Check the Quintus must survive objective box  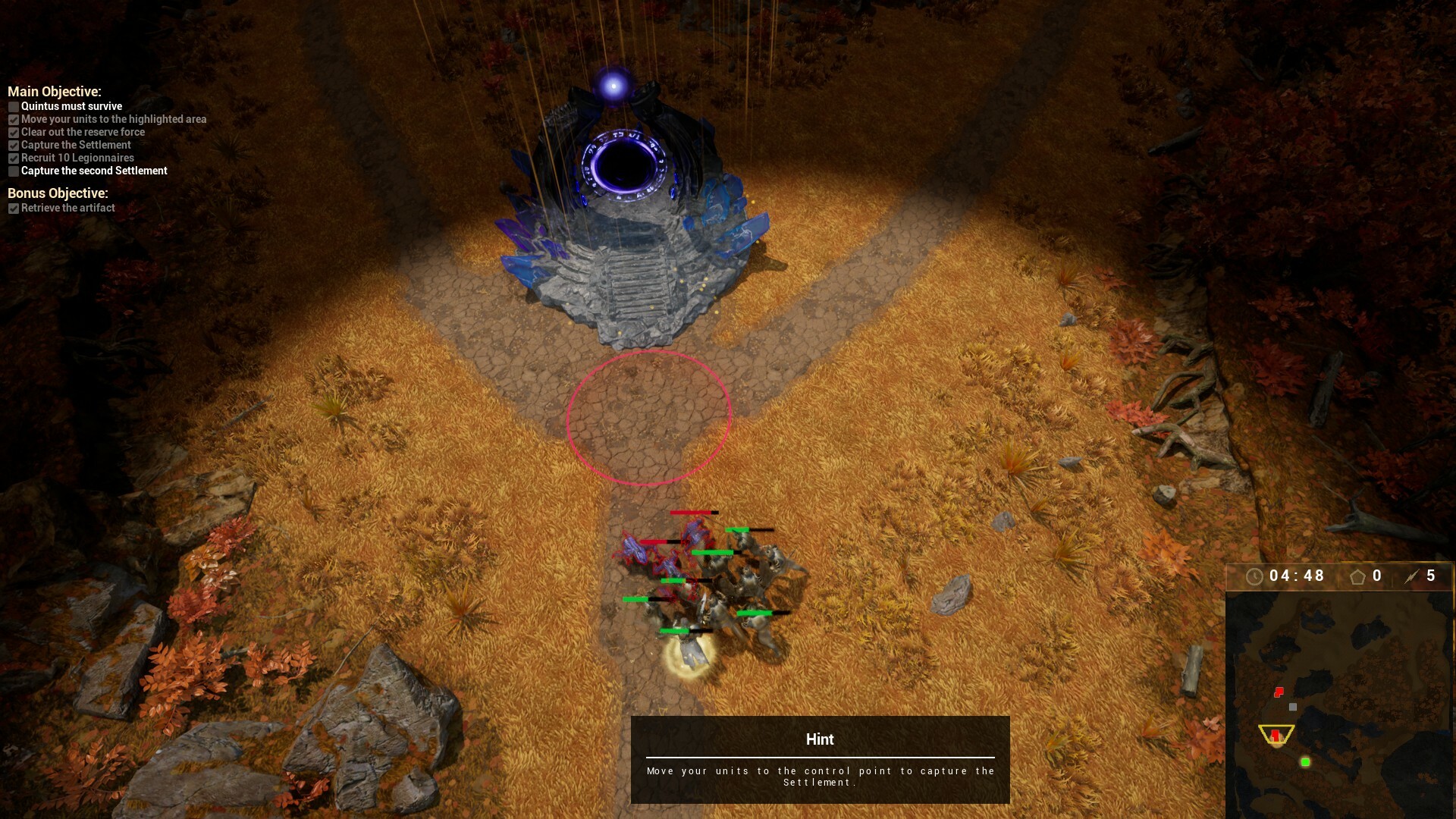tap(14, 107)
